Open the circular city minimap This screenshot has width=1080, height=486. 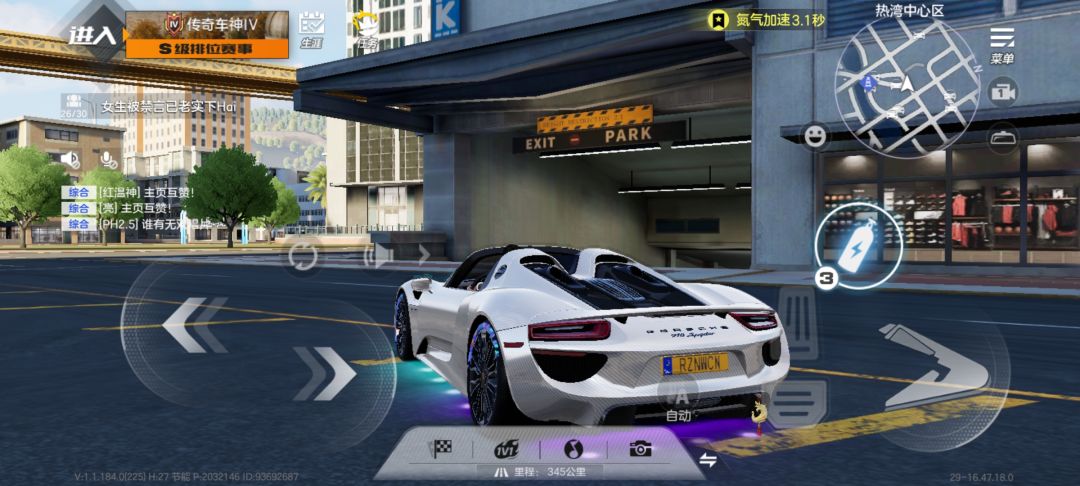tap(907, 88)
